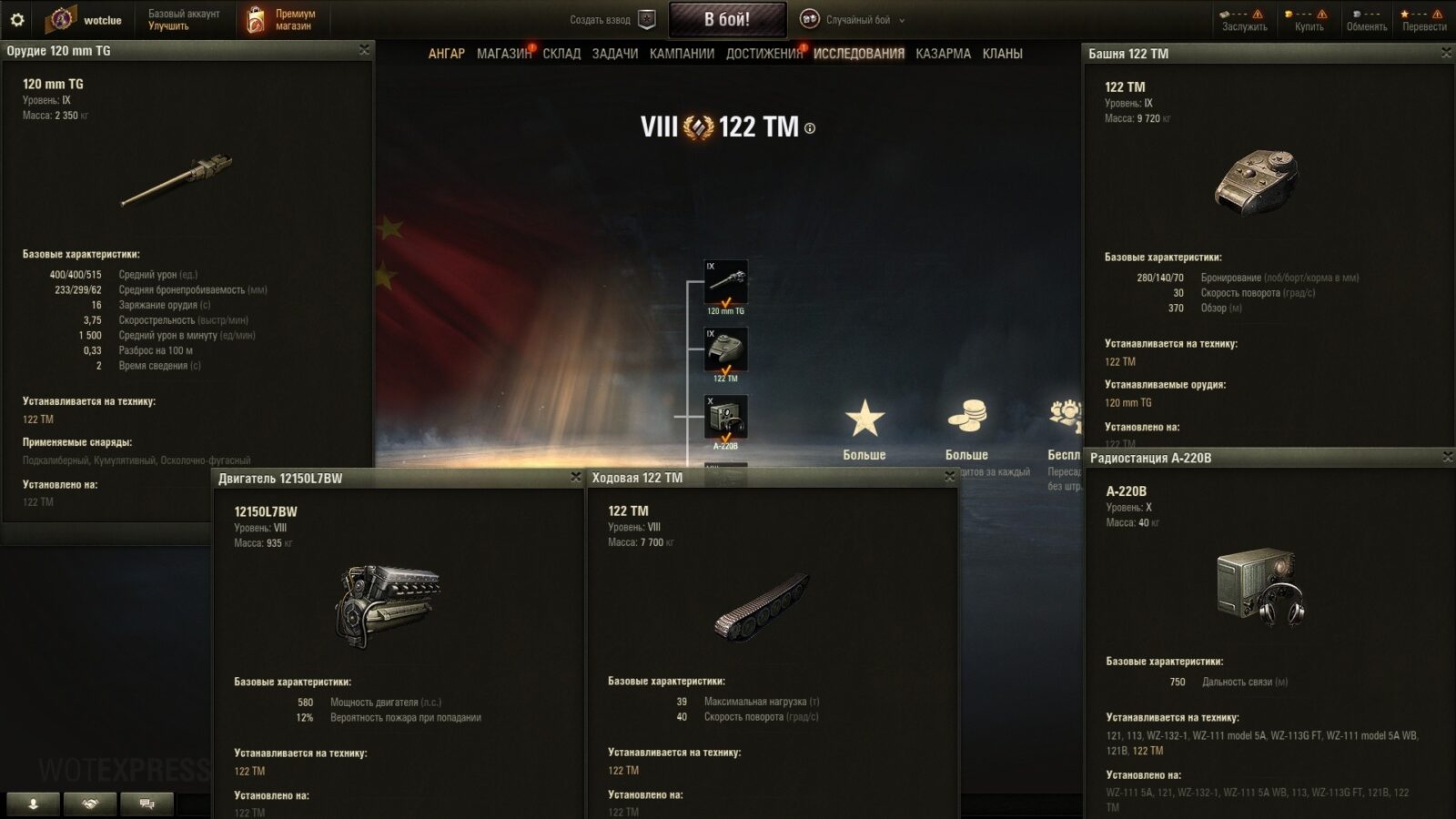
Task: Close the Орудие 120 mm TG window
Action: [x=364, y=50]
